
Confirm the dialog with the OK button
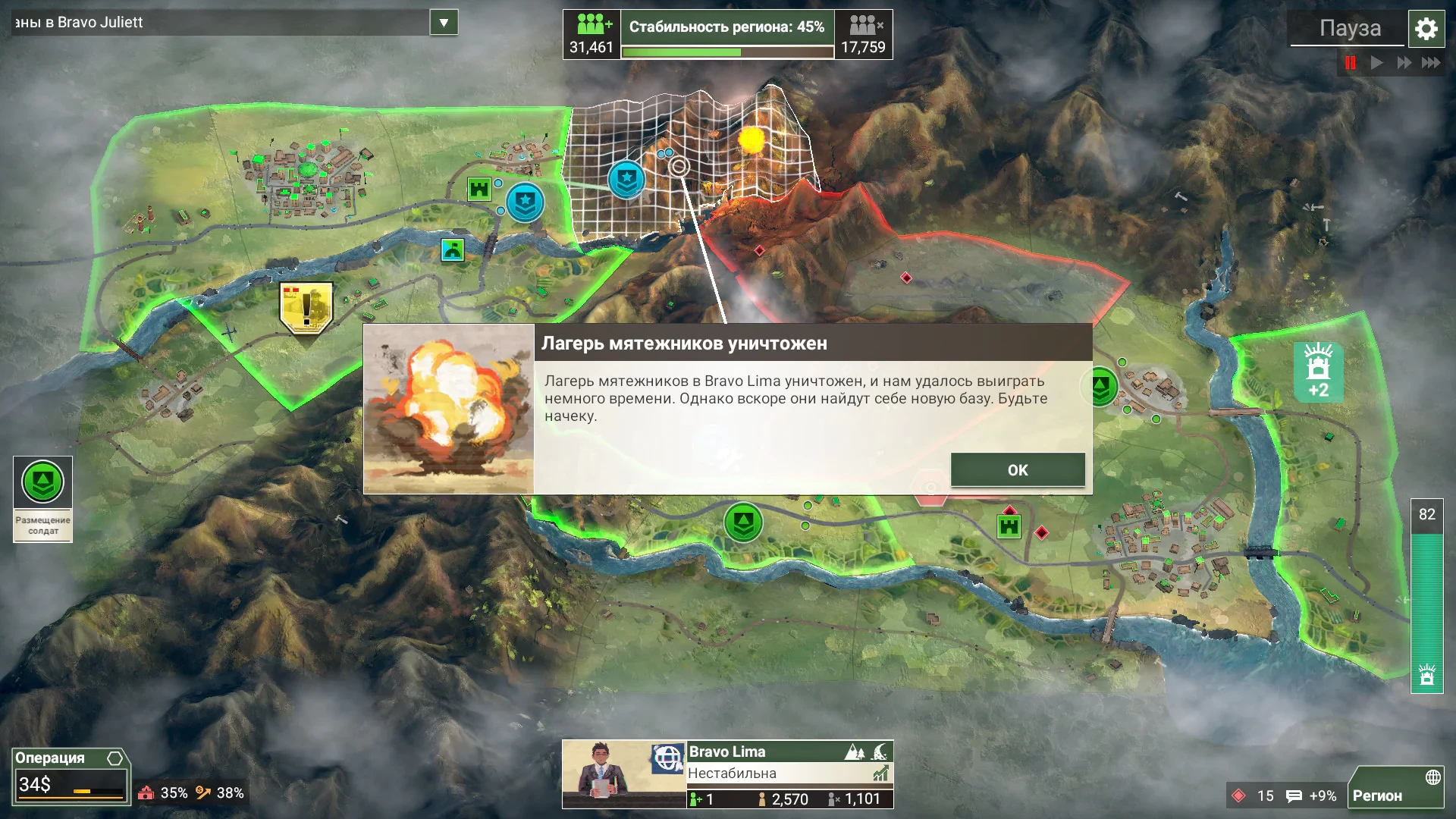coord(1017,470)
